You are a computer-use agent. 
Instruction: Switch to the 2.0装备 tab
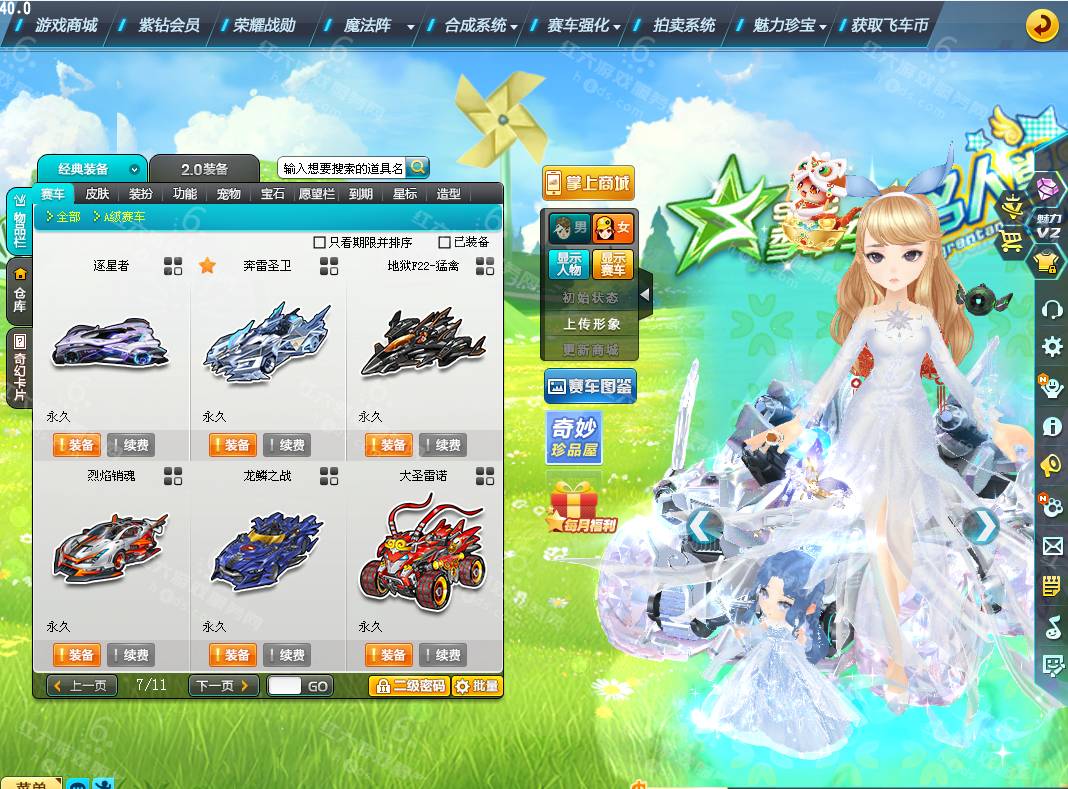pyautogui.click(x=204, y=169)
